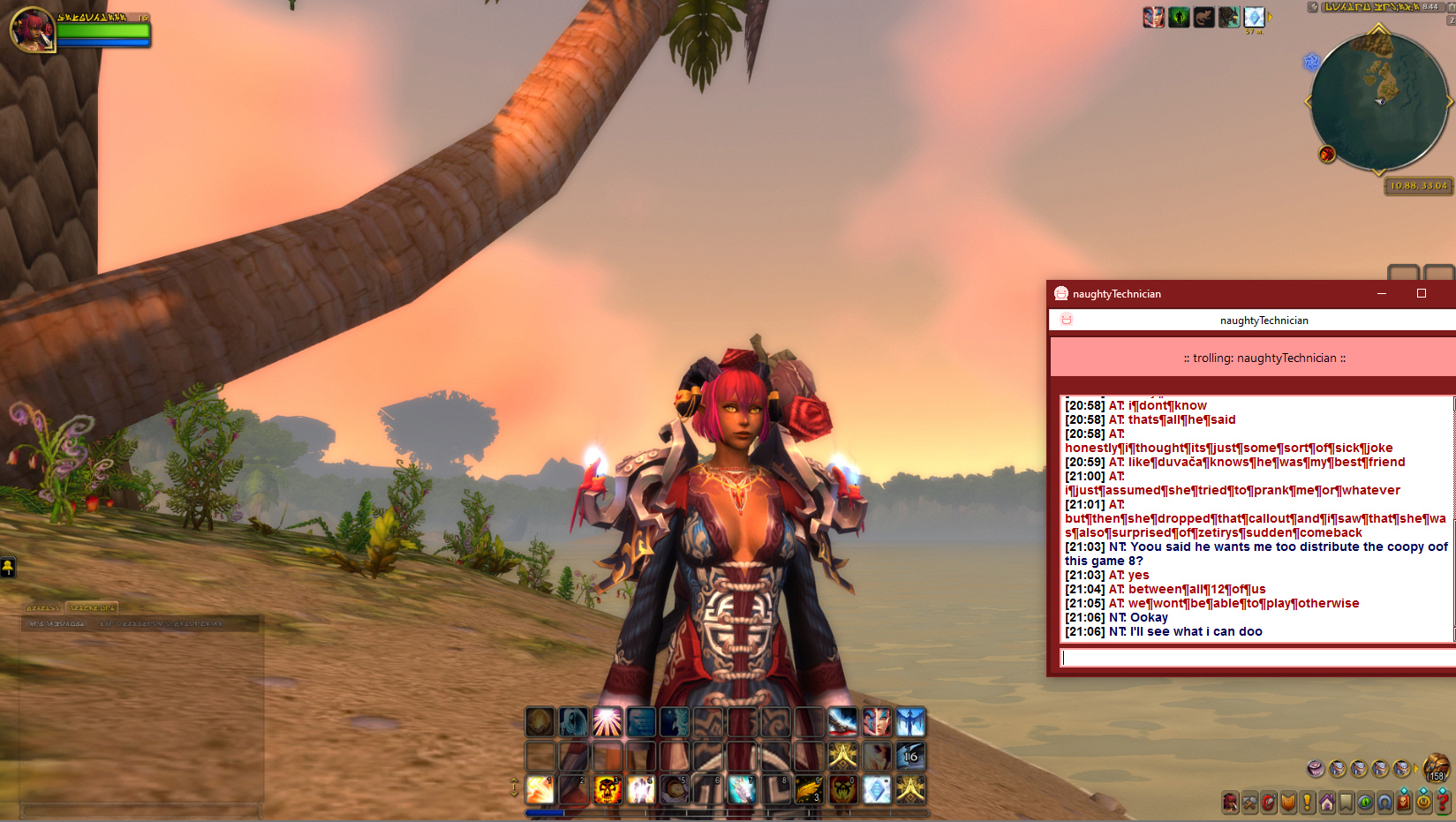The image size is (1456, 822).
Task: Open the main backpack showing 158
Action: 1437,767
